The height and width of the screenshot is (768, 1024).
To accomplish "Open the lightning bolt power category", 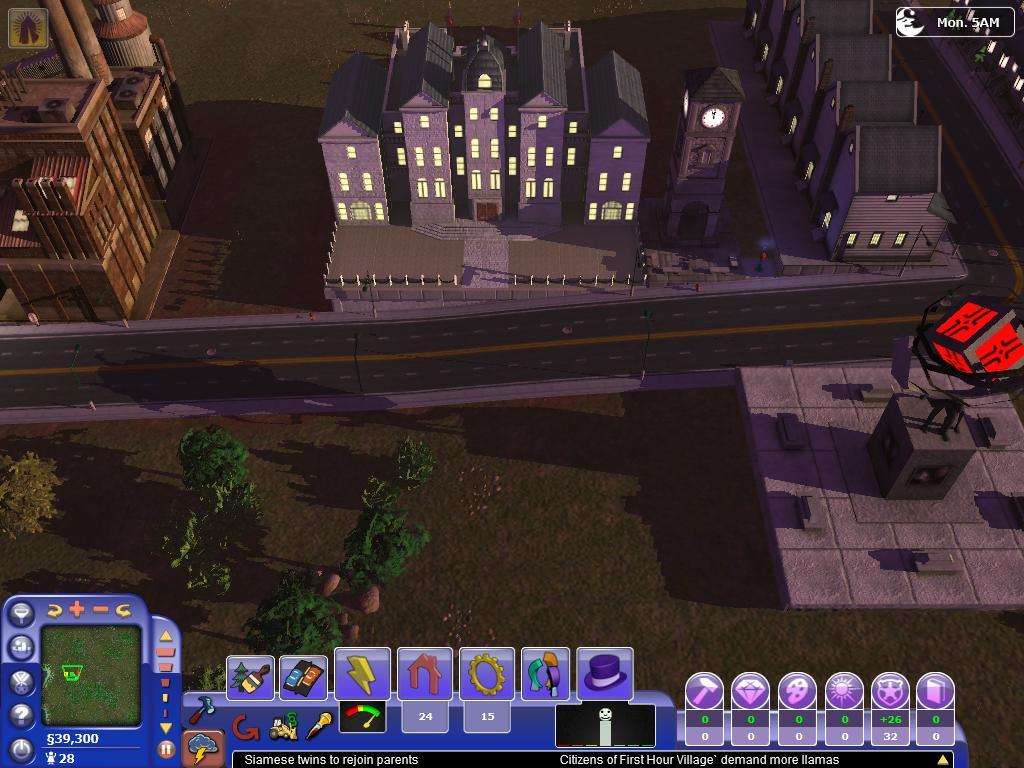I will [x=362, y=673].
